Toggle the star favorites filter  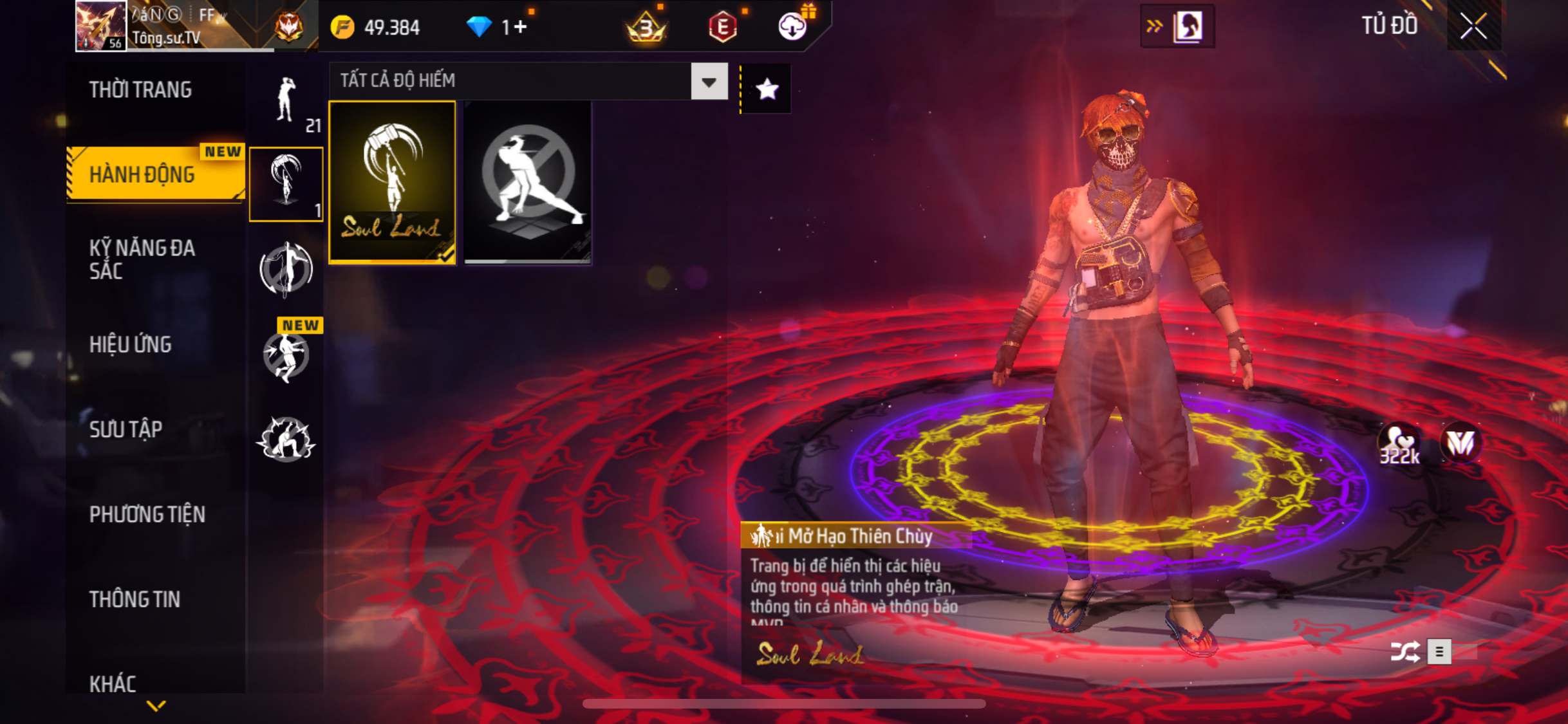[767, 89]
